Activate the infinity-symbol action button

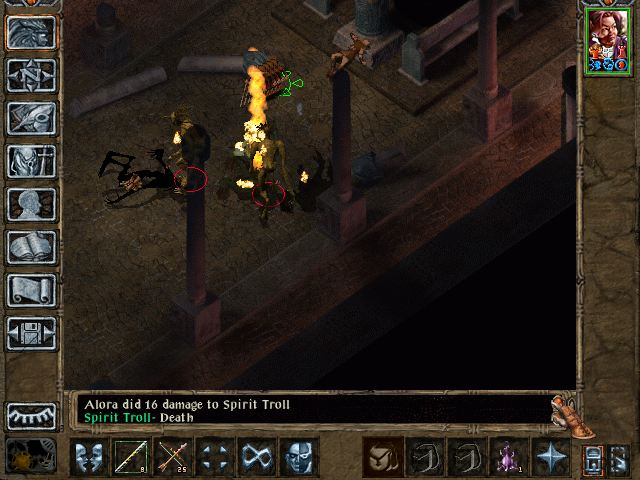click(x=257, y=457)
